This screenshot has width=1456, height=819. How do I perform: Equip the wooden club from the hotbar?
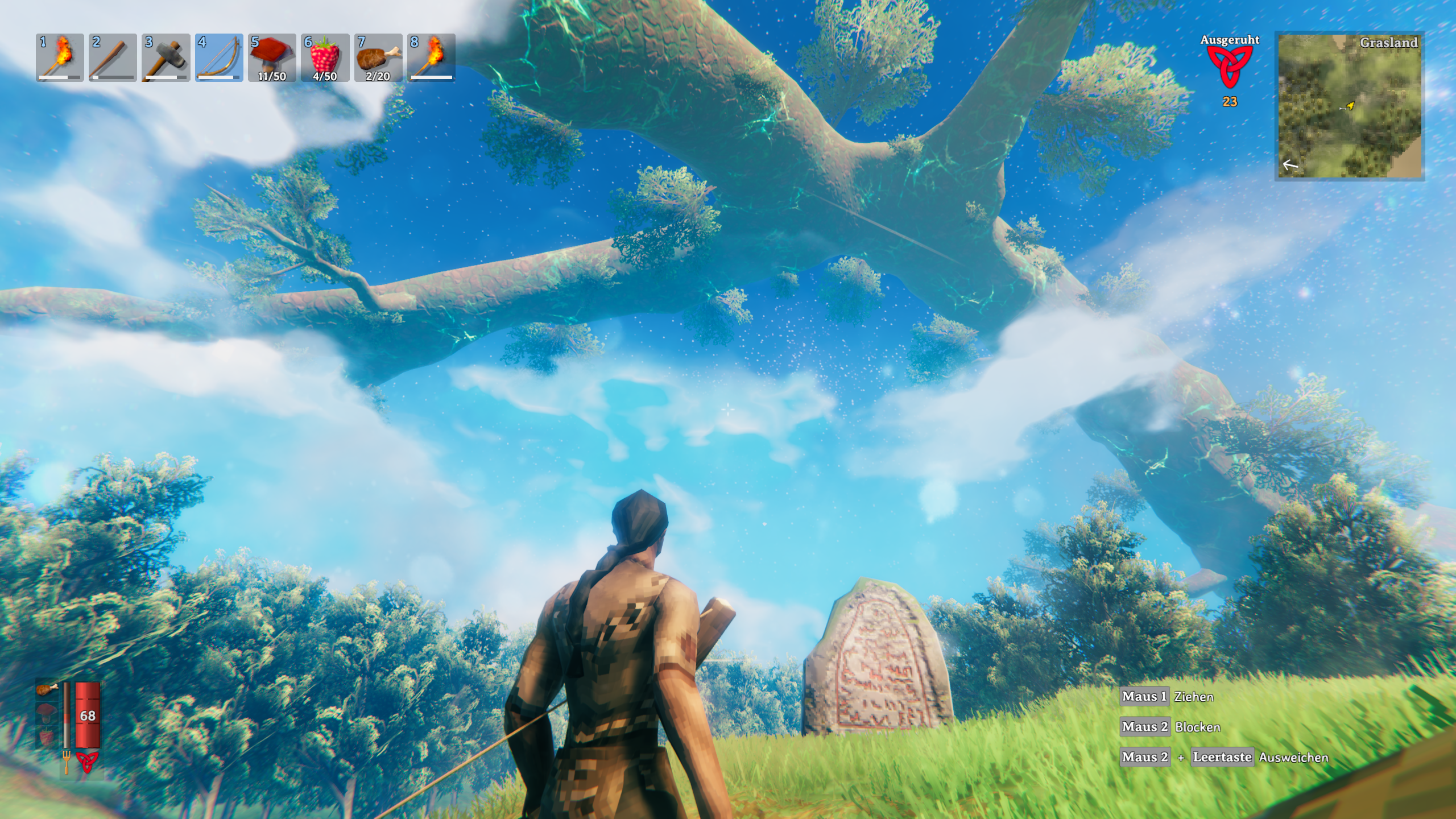click(x=113, y=57)
